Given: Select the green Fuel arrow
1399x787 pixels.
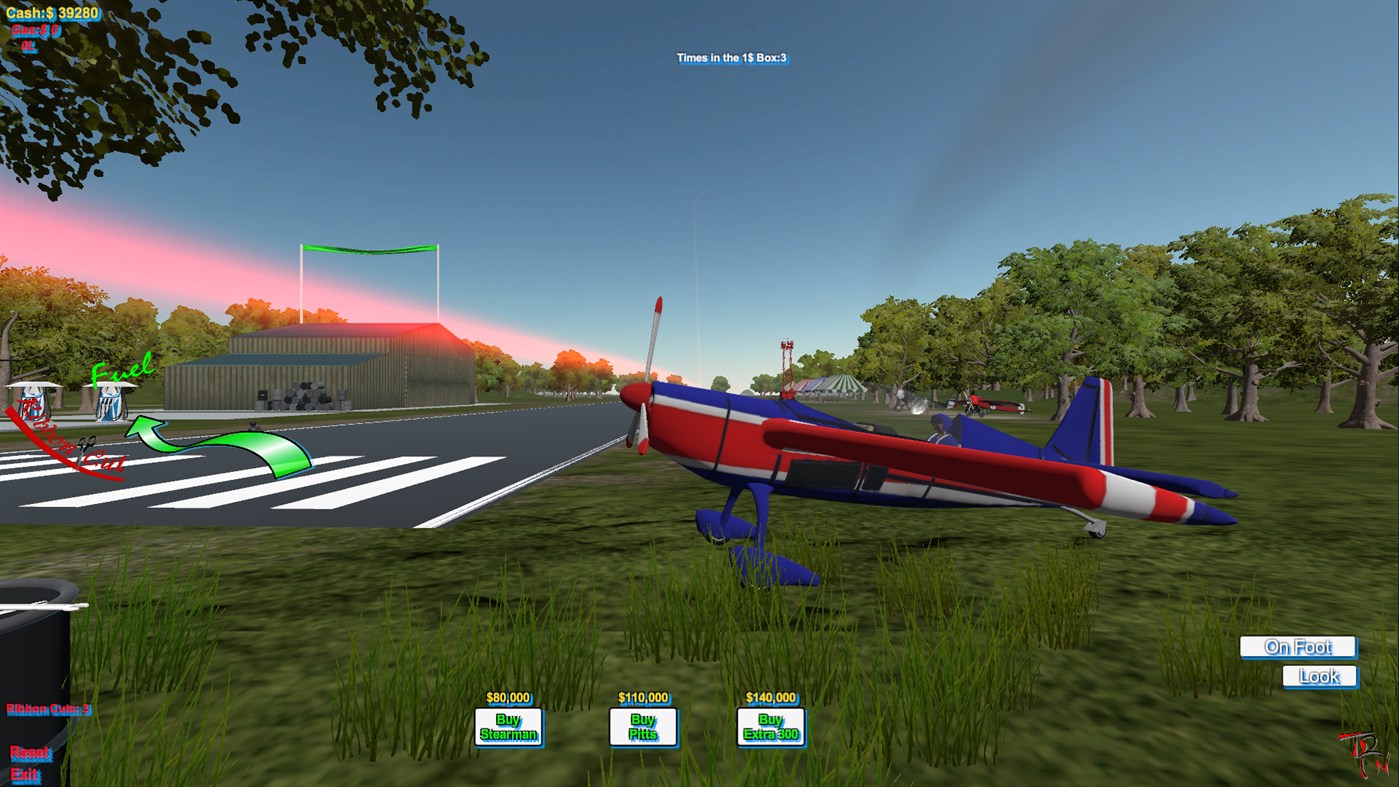Looking at the screenshot, I should click(225, 445).
